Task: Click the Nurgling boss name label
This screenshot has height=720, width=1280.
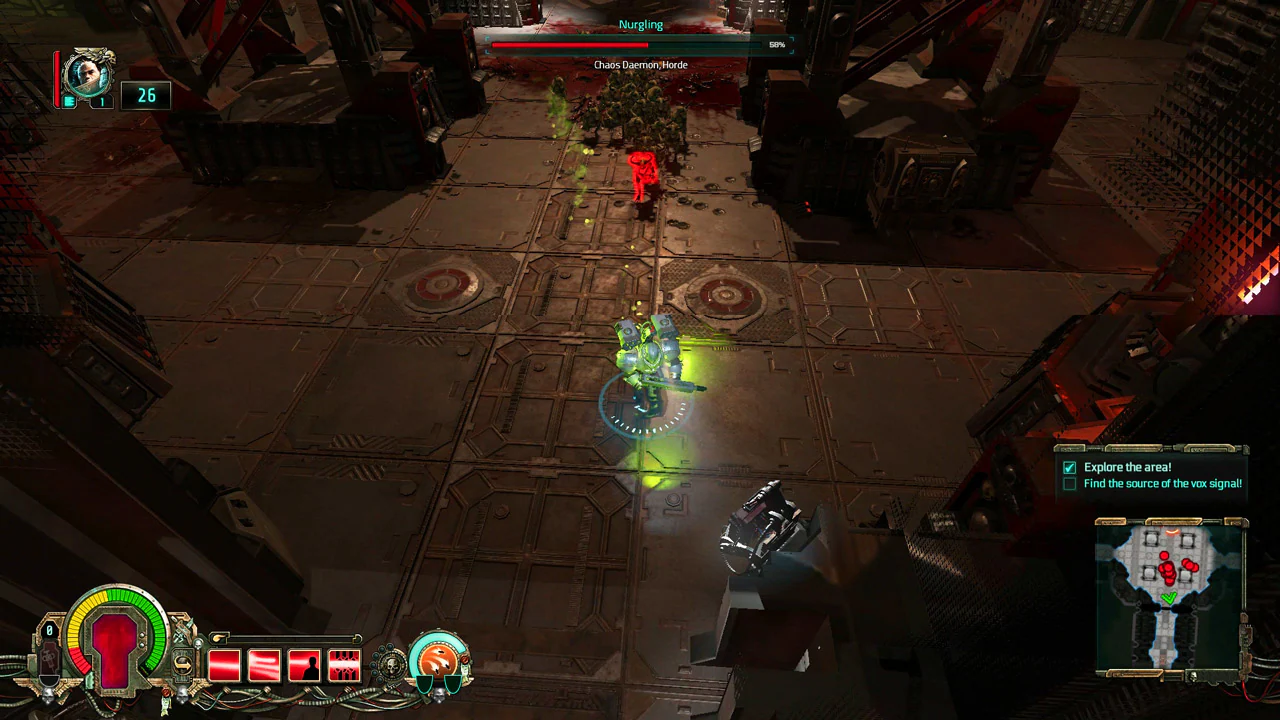Action: (x=640, y=24)
